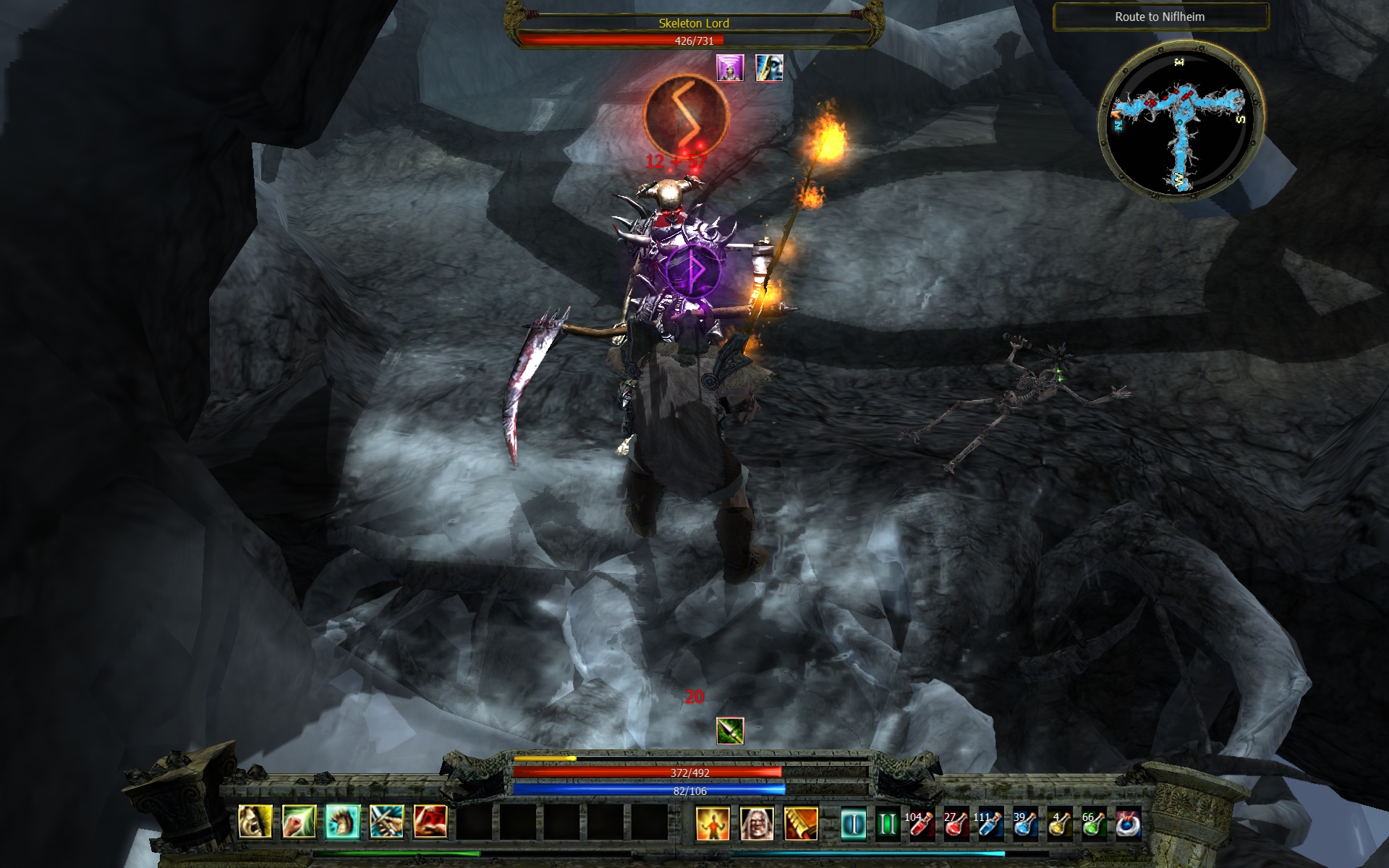Screen dimensions: 1389x868
Task: Use the green potion stack of 66
Action: click(x=1094, y=824)
